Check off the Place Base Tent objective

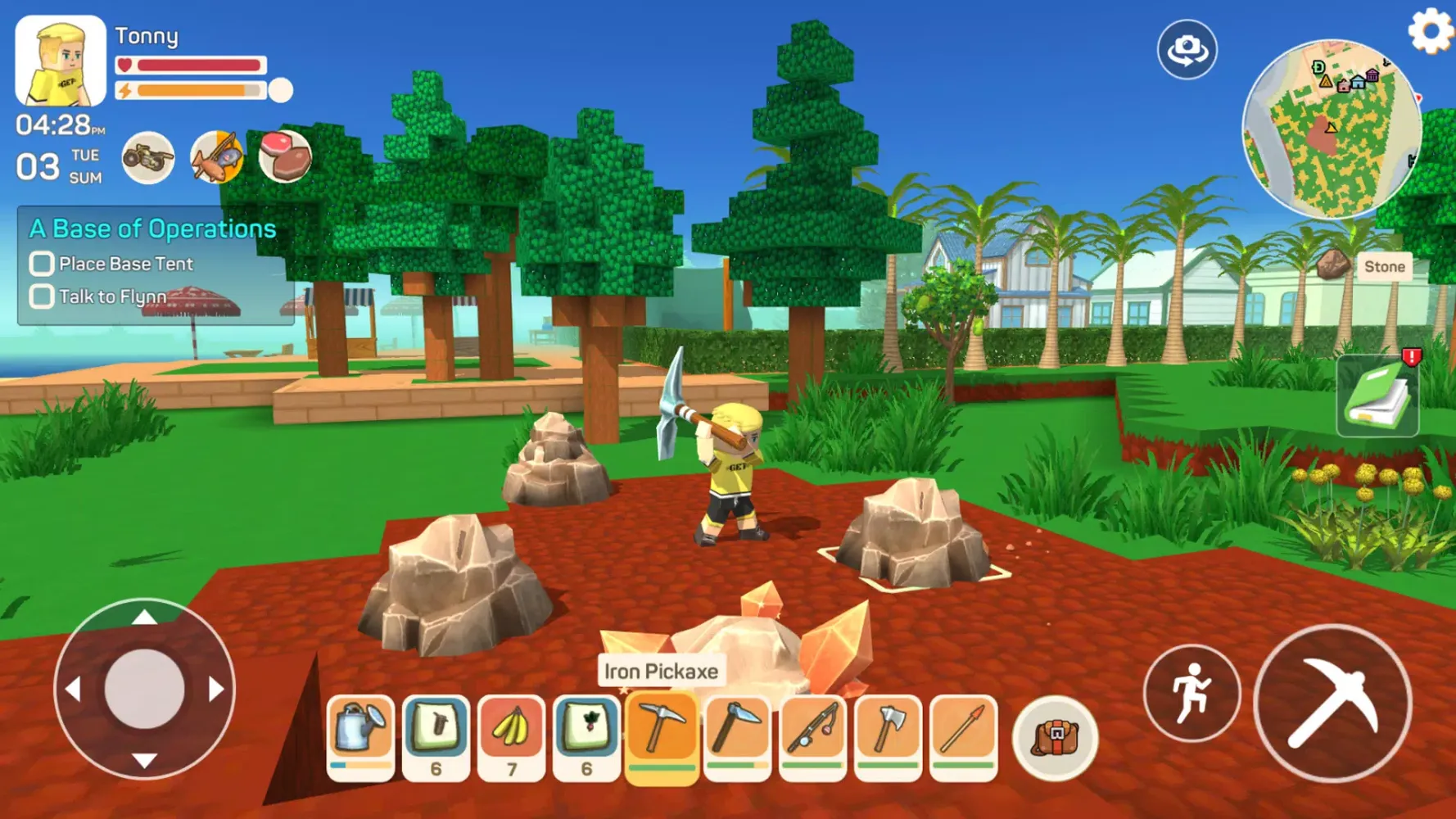[x=40, y=263]
